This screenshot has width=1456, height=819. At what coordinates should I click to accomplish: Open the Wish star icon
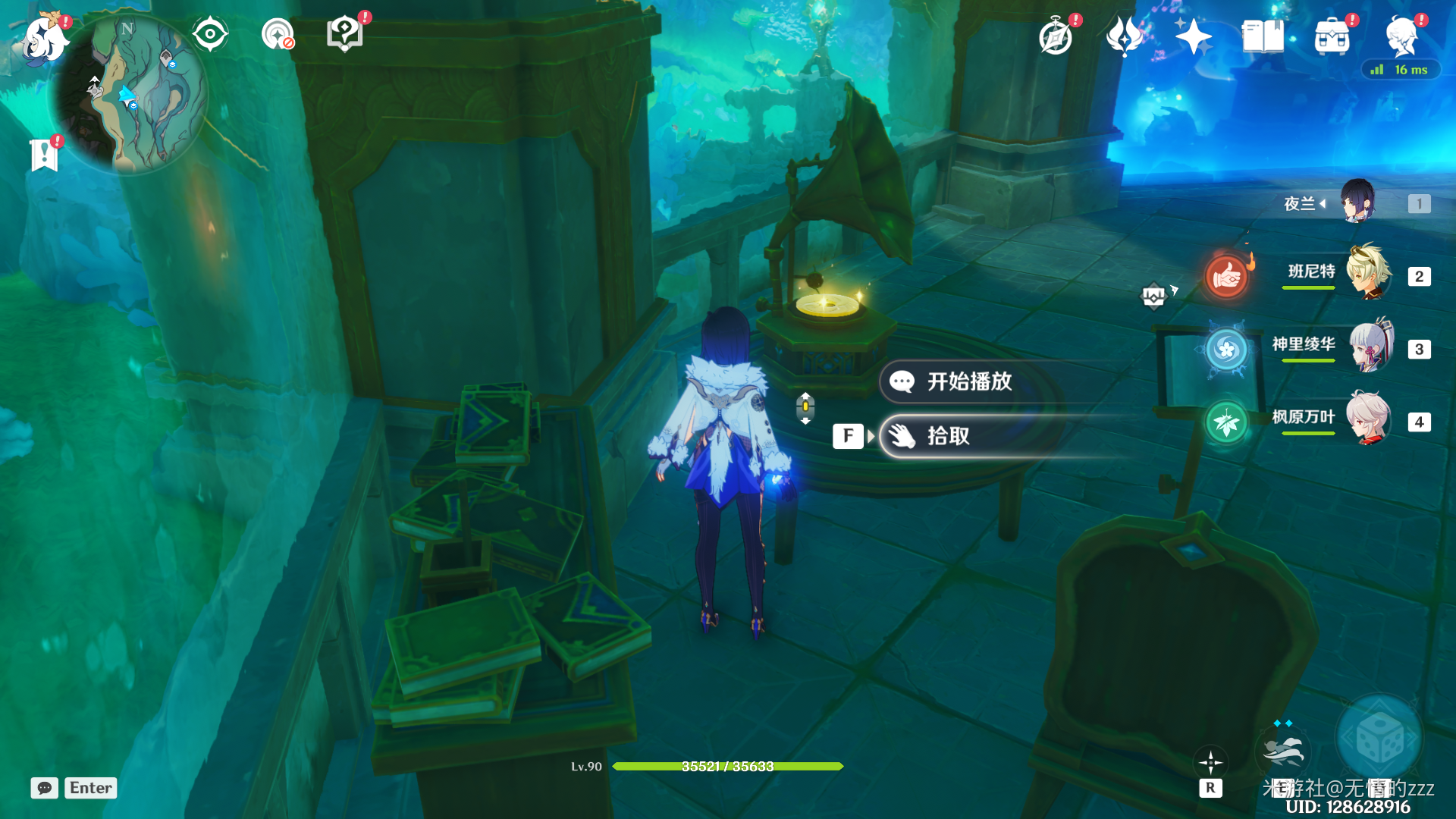click(1192, 36)
